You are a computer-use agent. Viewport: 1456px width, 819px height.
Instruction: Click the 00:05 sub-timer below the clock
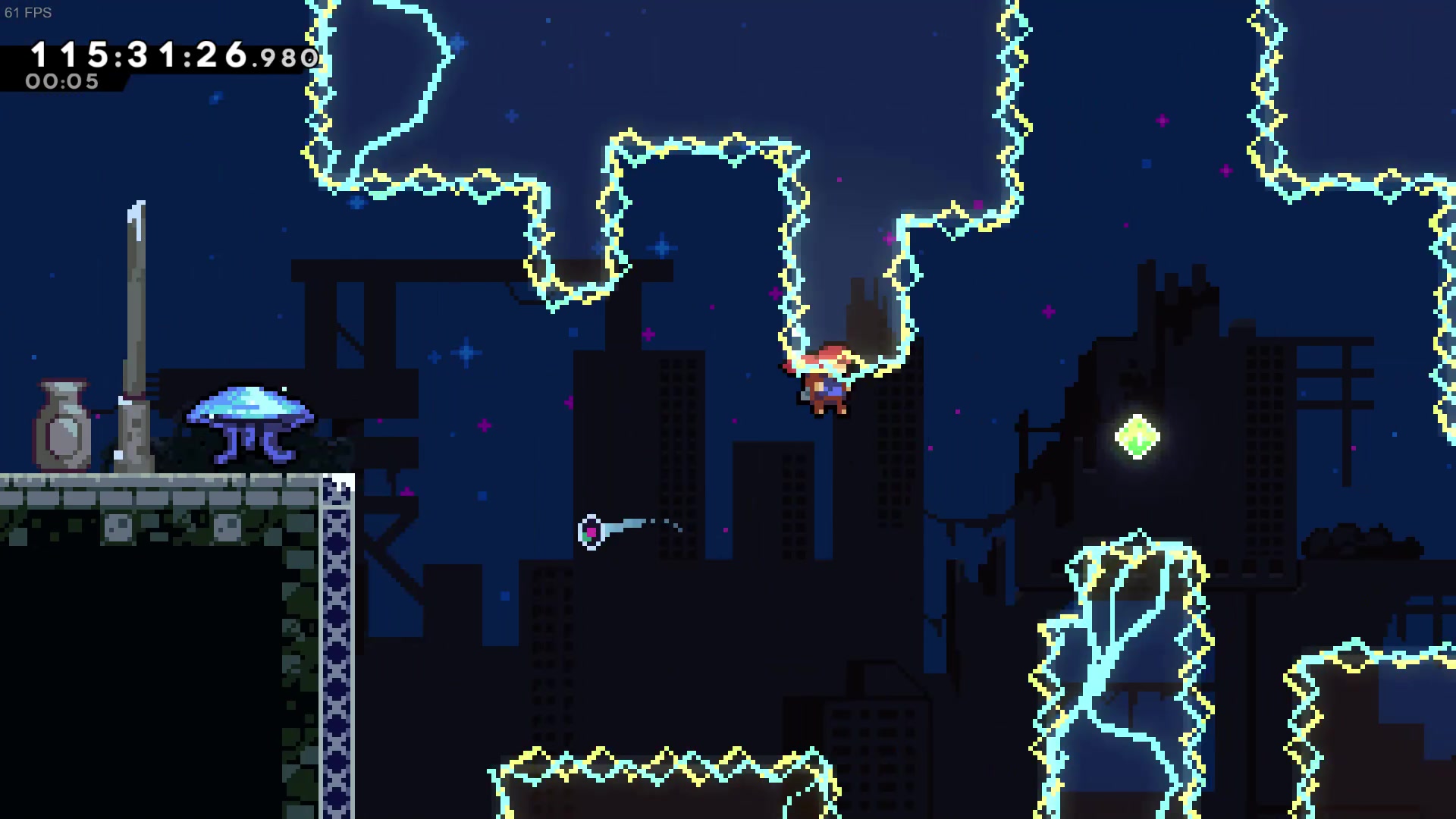[x=61, y=82]
